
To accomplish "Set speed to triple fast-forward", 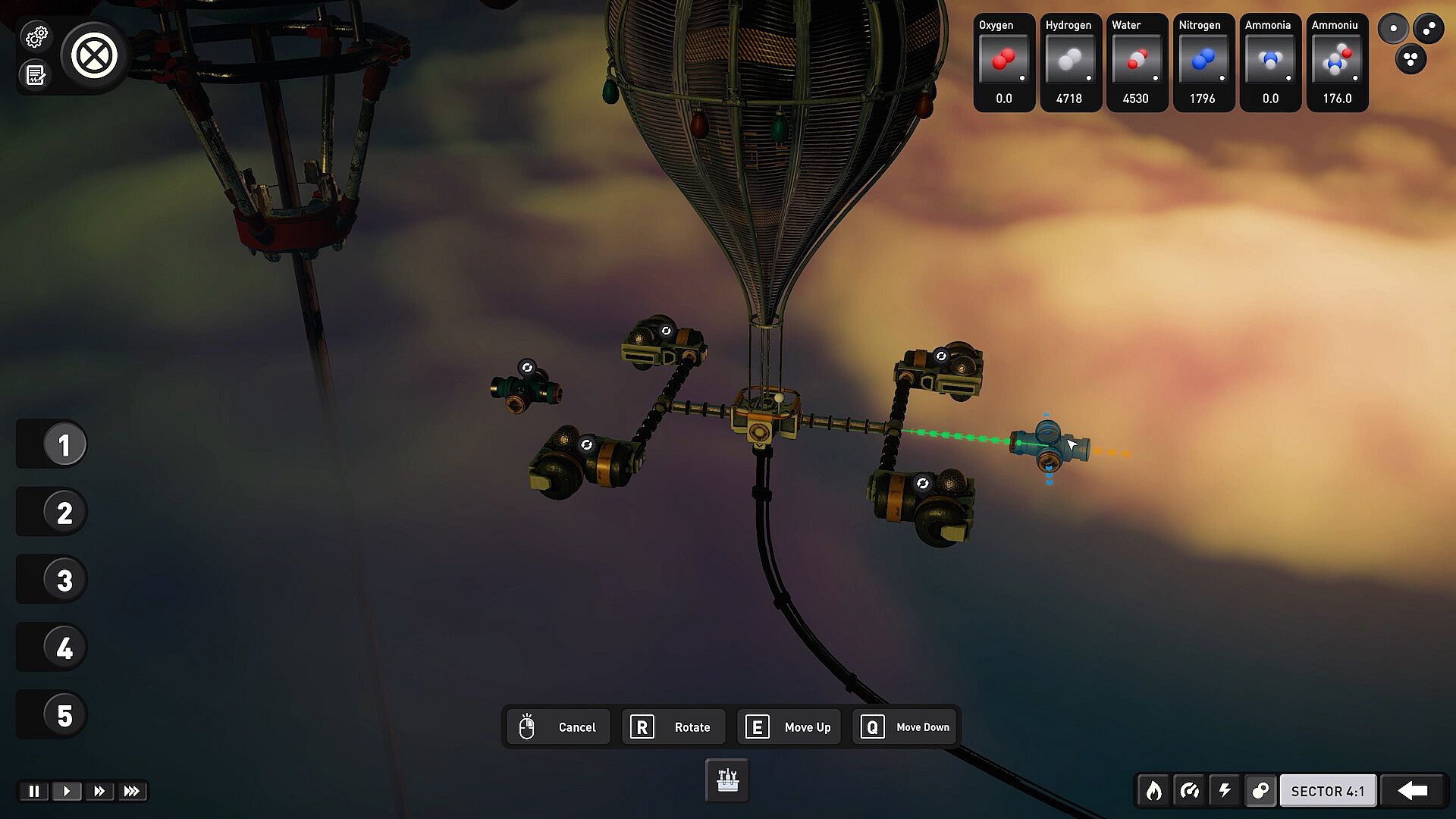I will 132,791.
